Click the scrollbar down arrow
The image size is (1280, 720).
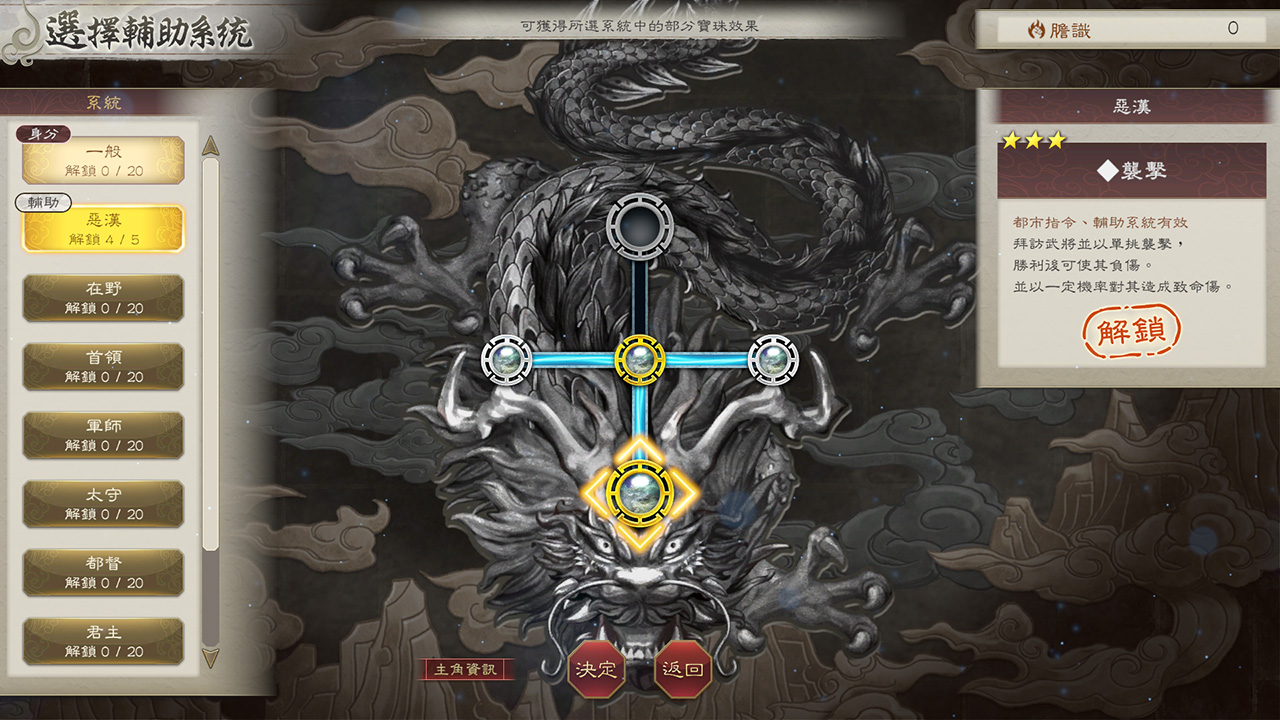(x=210, y=658)
